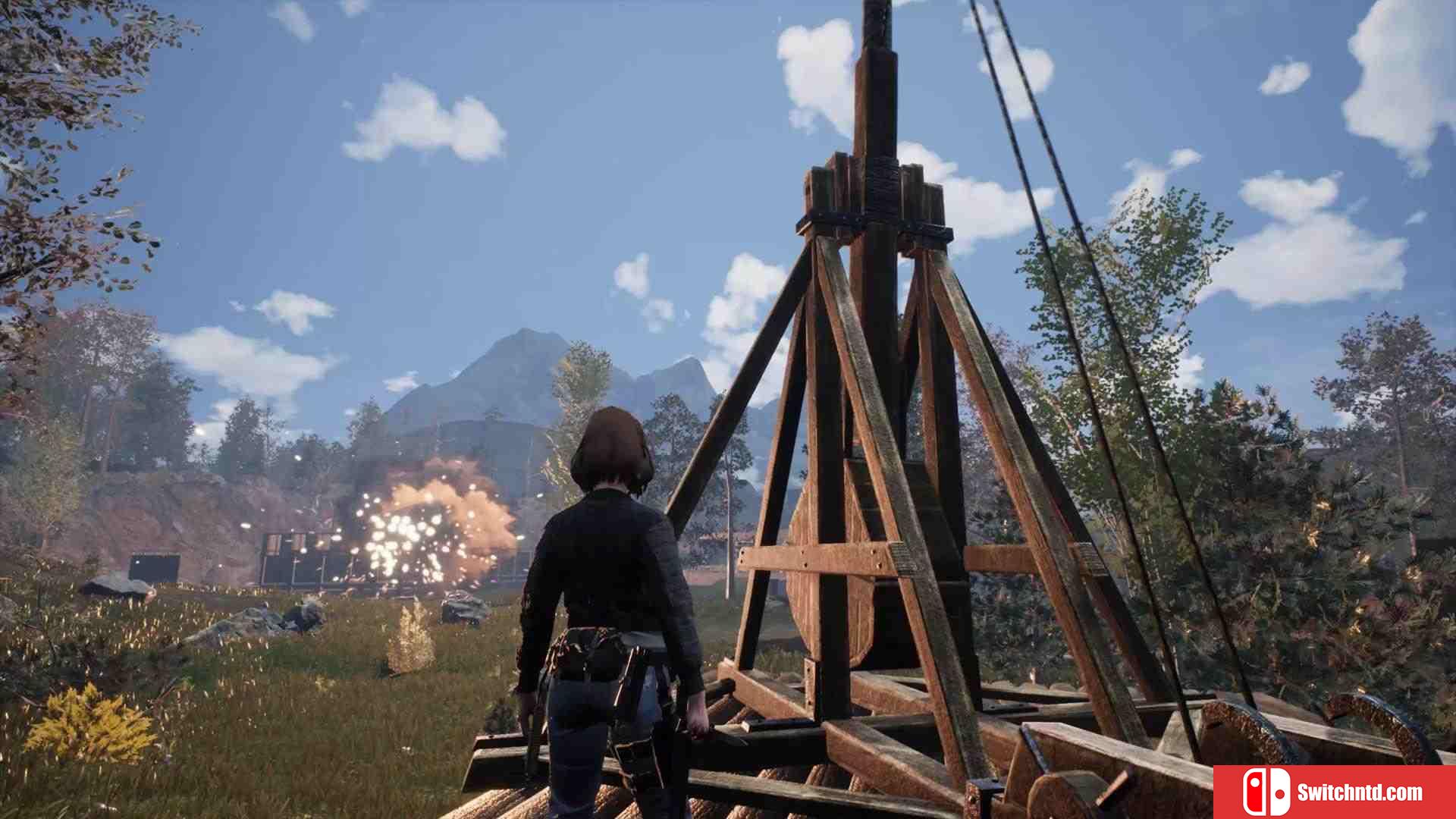Click the Switchntd.com watermark banner
The image size is (1456, 819).
click(x=1334, y=792)
